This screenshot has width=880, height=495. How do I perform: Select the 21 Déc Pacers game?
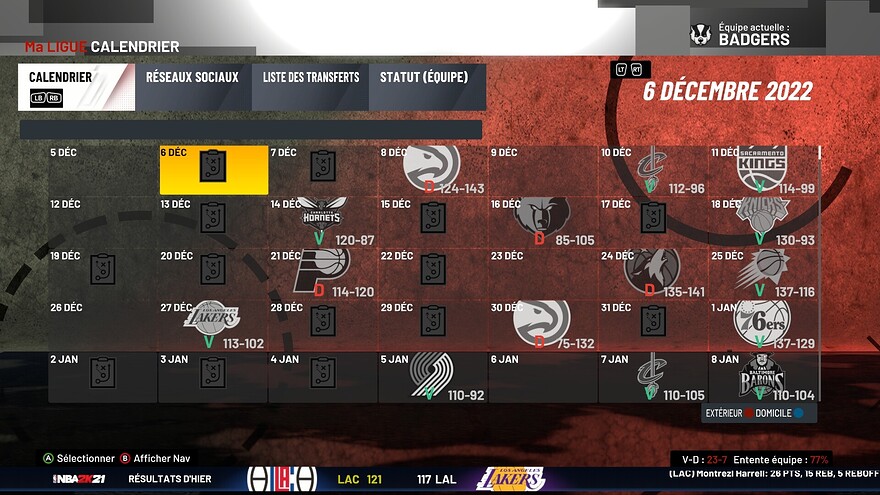pyautogui.click(x=322, y=271)
